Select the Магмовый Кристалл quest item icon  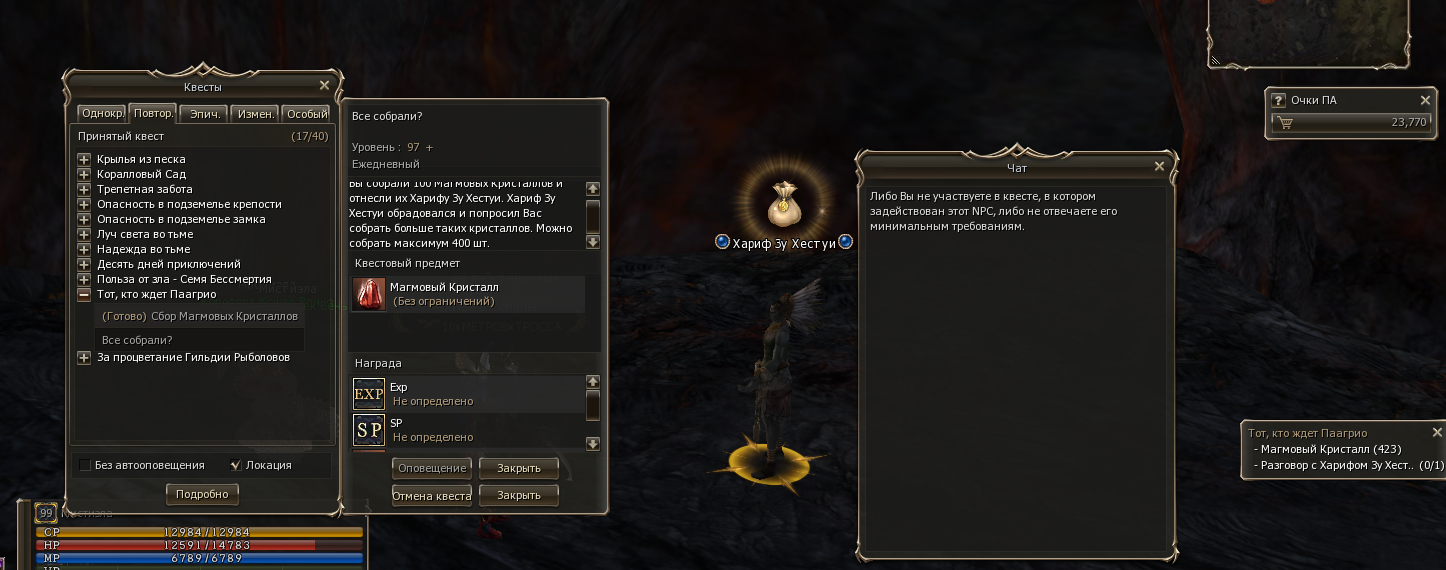click(x=368, y=294)
